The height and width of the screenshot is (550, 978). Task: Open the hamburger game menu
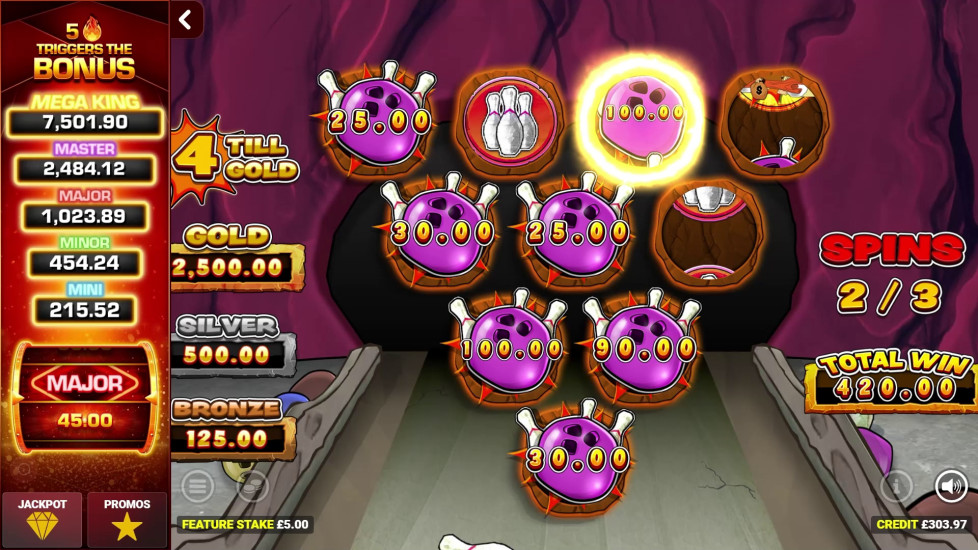(197, 486)
